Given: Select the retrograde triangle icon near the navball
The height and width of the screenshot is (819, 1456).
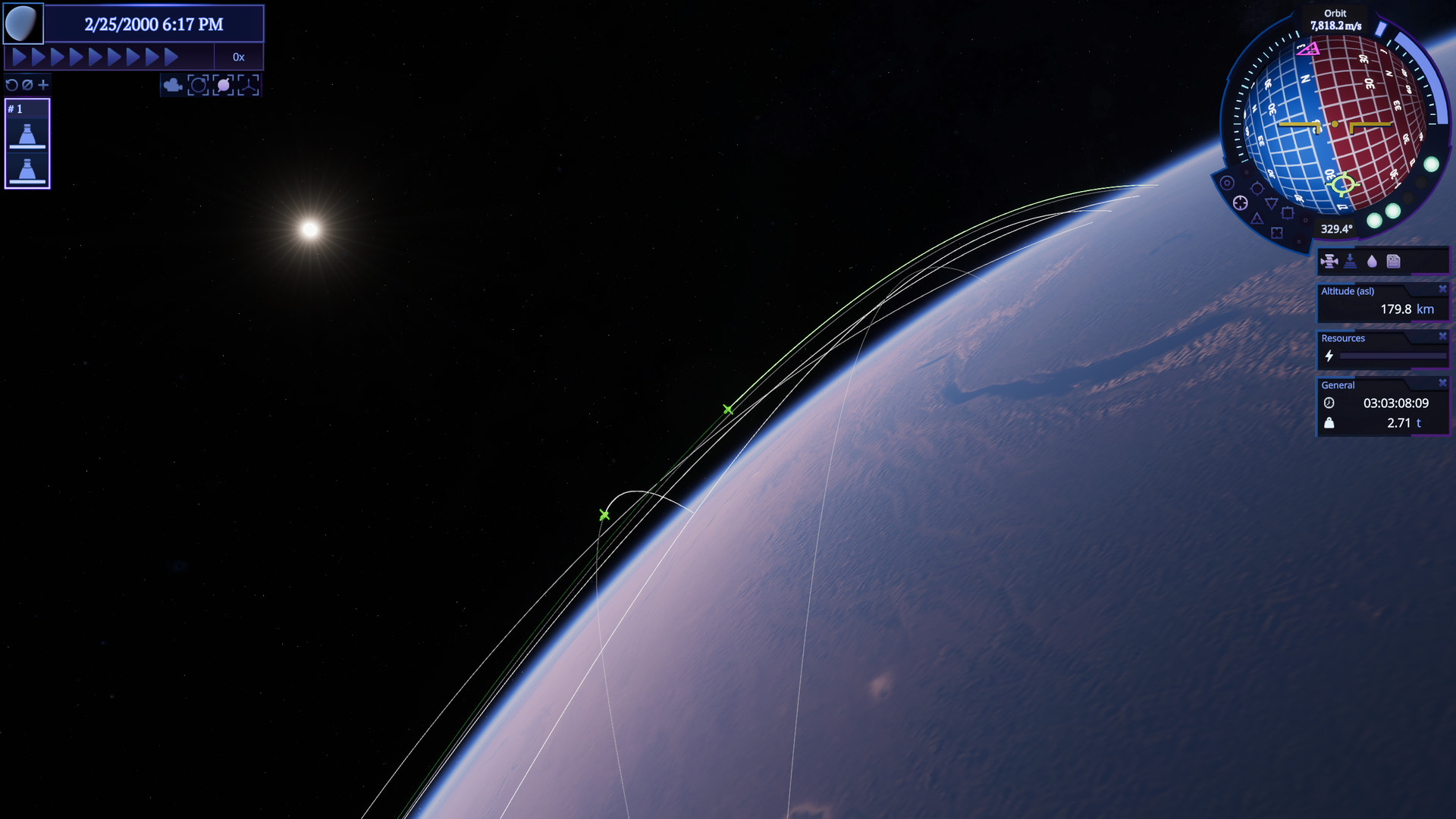Looking at the screenshot, I should point(1272,202).
